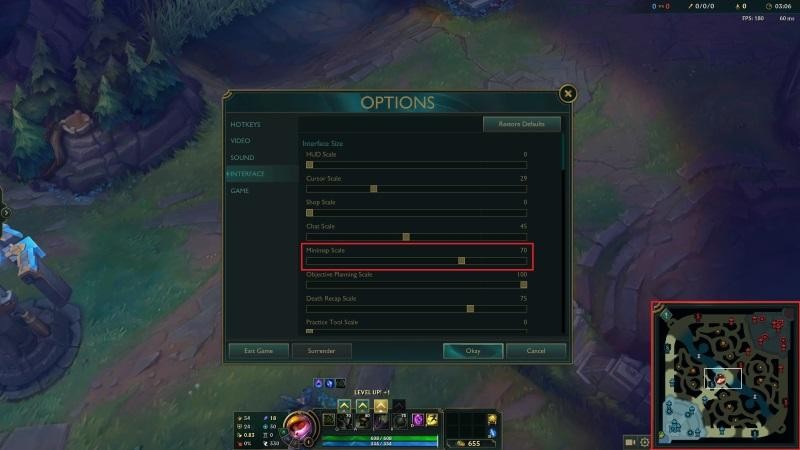Set the Death Recap Scale slider
Image resolution: width=800 pixels, height=450 pixels.
point(470,308)
